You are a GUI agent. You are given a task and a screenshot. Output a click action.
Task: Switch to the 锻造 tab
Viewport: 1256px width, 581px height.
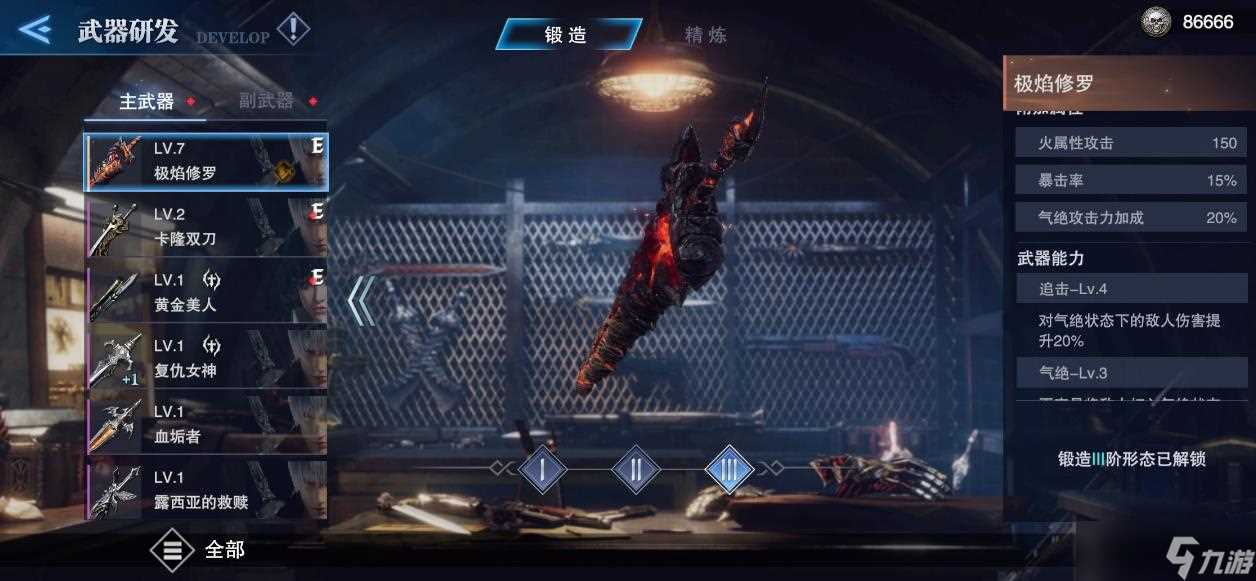click(567, 34)
